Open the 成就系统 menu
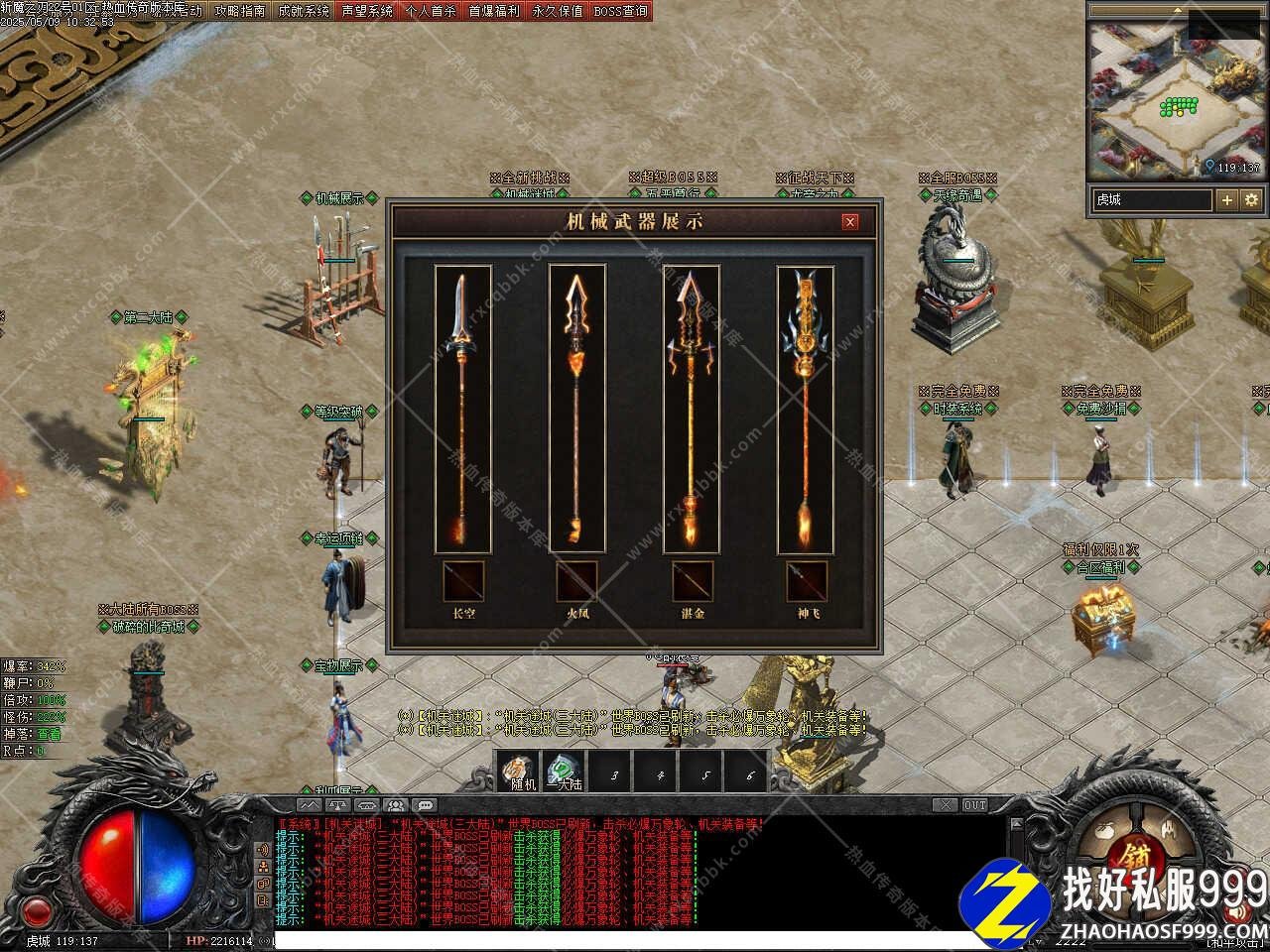The height and width of the screenshot is (952, 1270). pos(304,11)
